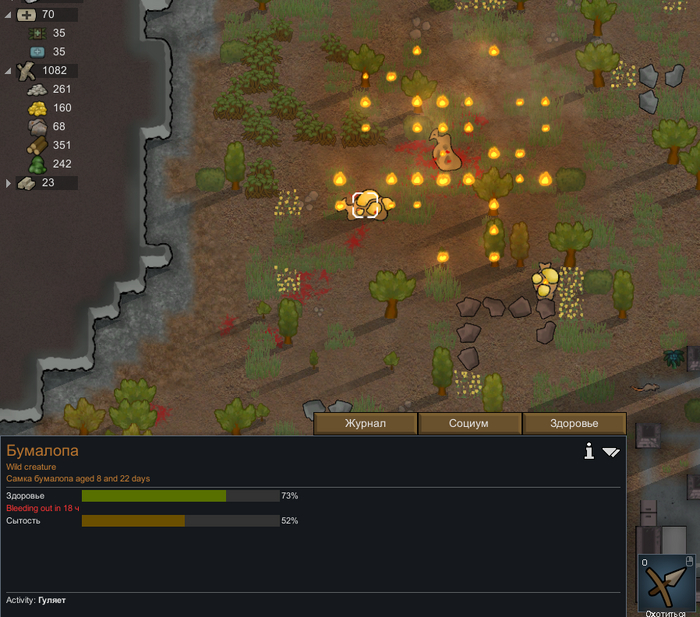Expand the stone blocks group showing 23
The height and width of the screenshot is (617, 700).
coord(9,183)
